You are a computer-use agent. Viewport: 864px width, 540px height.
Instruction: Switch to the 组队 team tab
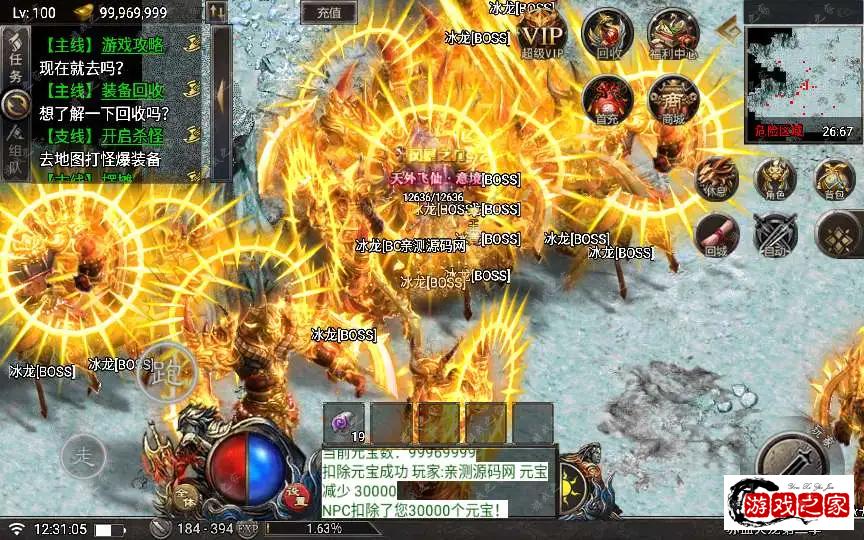coord(15,151)
